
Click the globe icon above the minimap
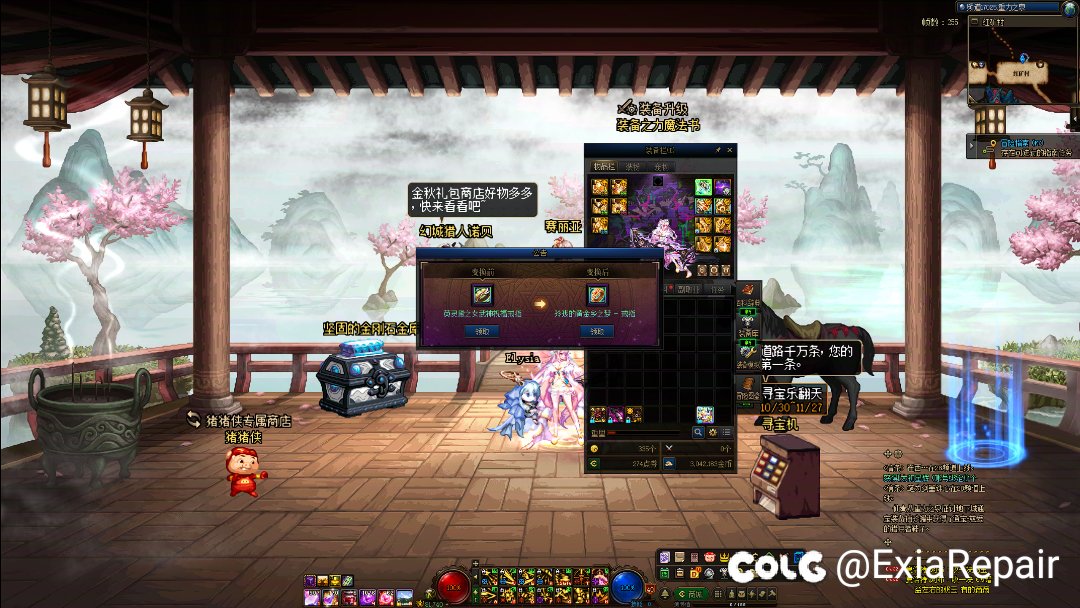coord(1071,6)
